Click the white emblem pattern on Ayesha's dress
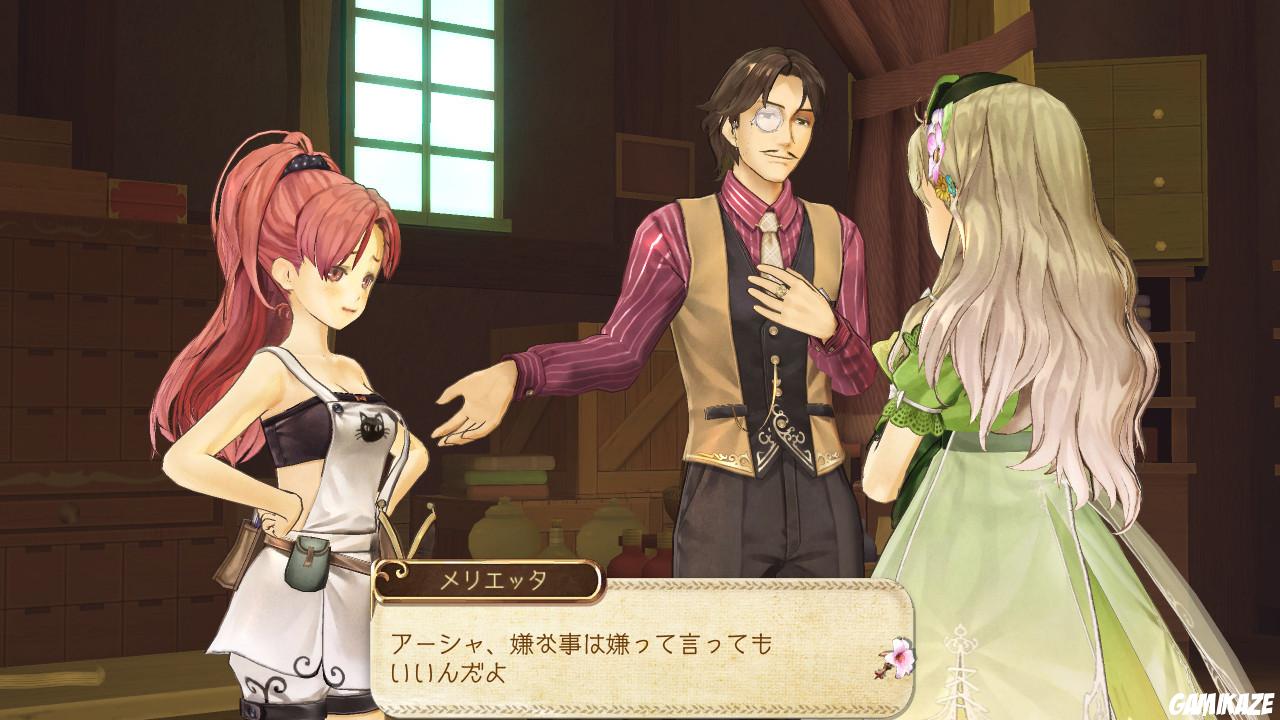Image resolution: width=1280 pixels, height=720 pixels. click(960, 670)
